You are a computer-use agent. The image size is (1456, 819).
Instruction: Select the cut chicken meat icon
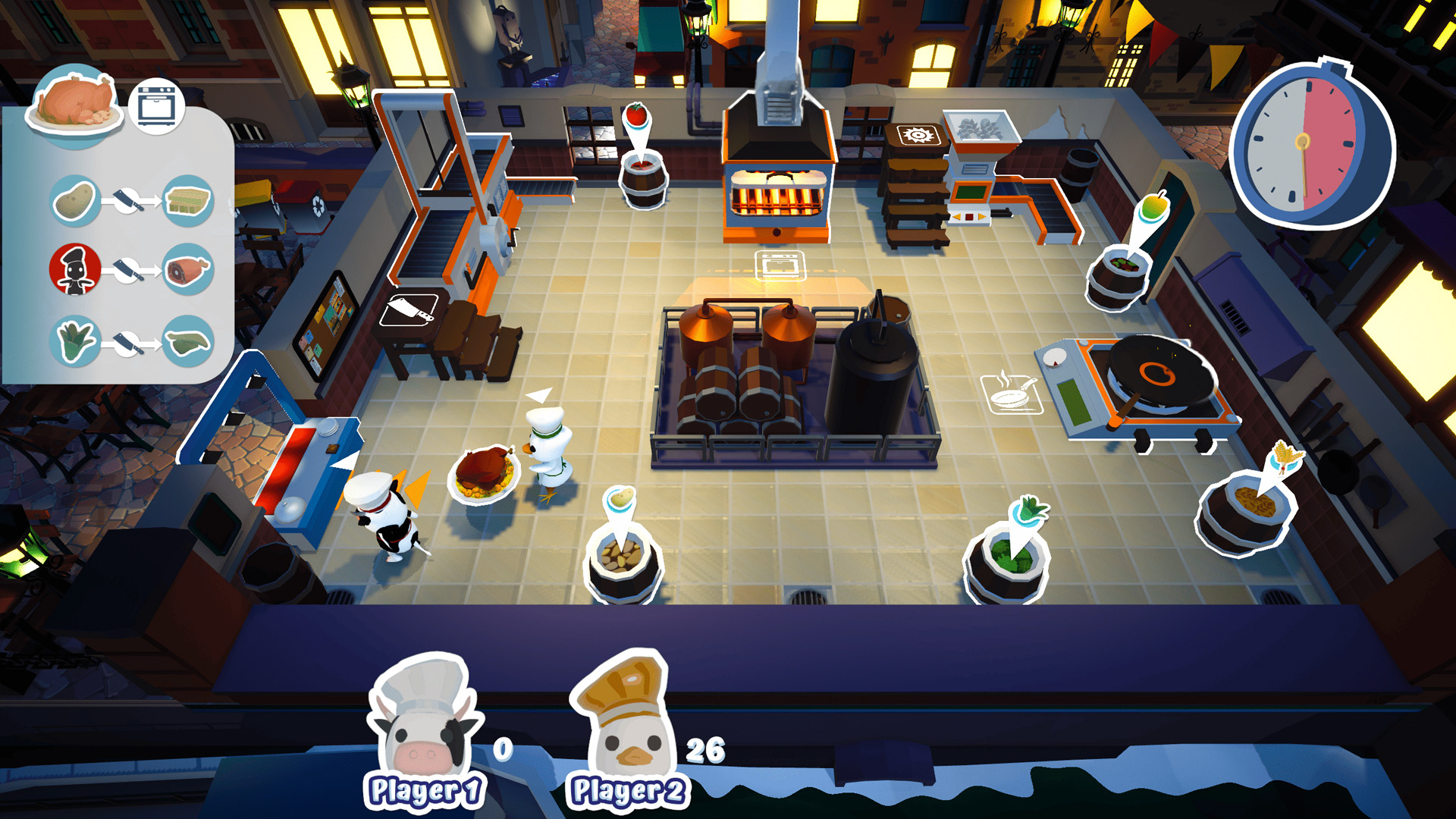pyautogui.click(x=187, y=269)
